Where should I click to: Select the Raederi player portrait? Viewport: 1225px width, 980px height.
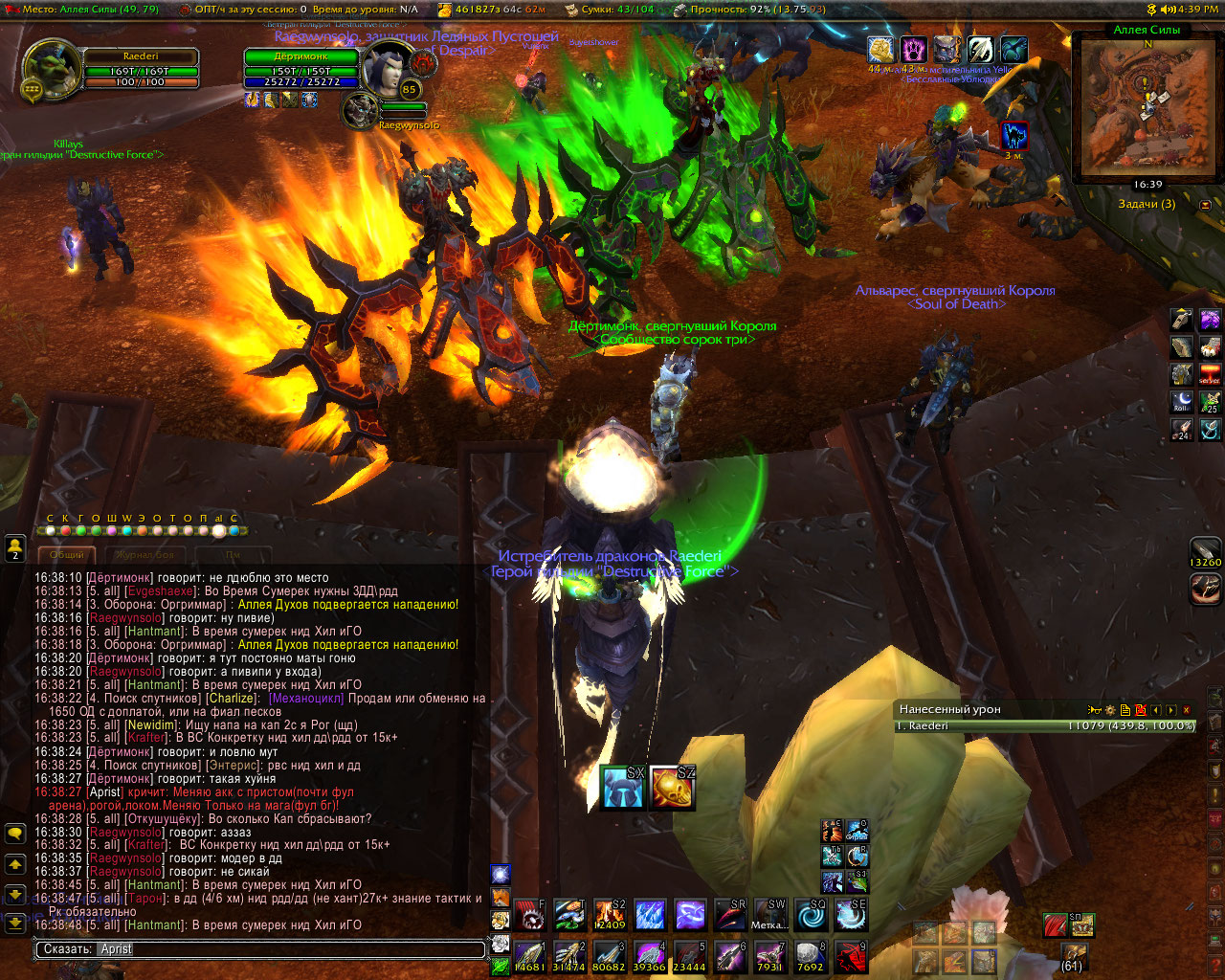pyautogui.click(x=51, y=70)
